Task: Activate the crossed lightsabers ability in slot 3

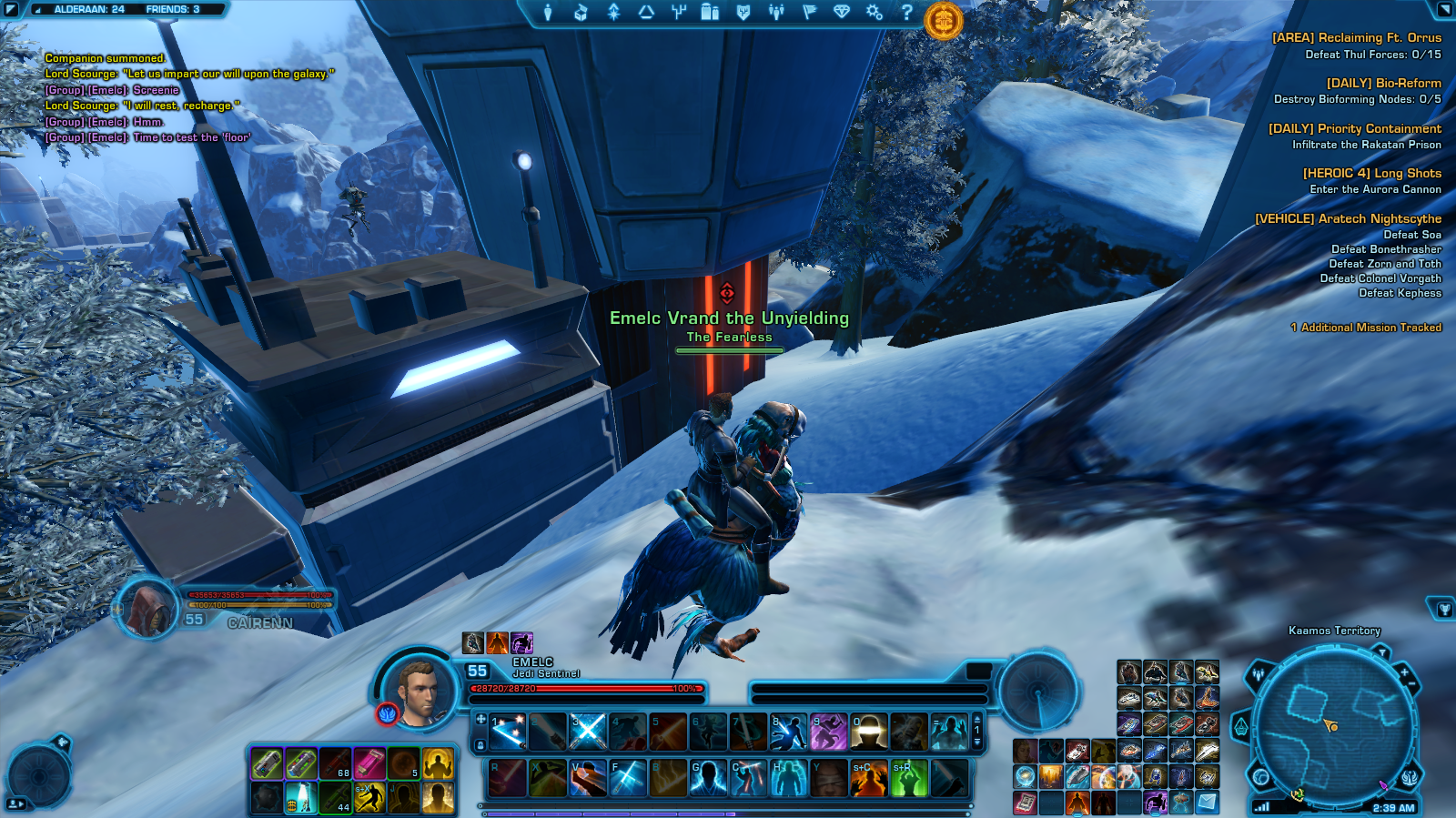Action: (x=588, y=732)
